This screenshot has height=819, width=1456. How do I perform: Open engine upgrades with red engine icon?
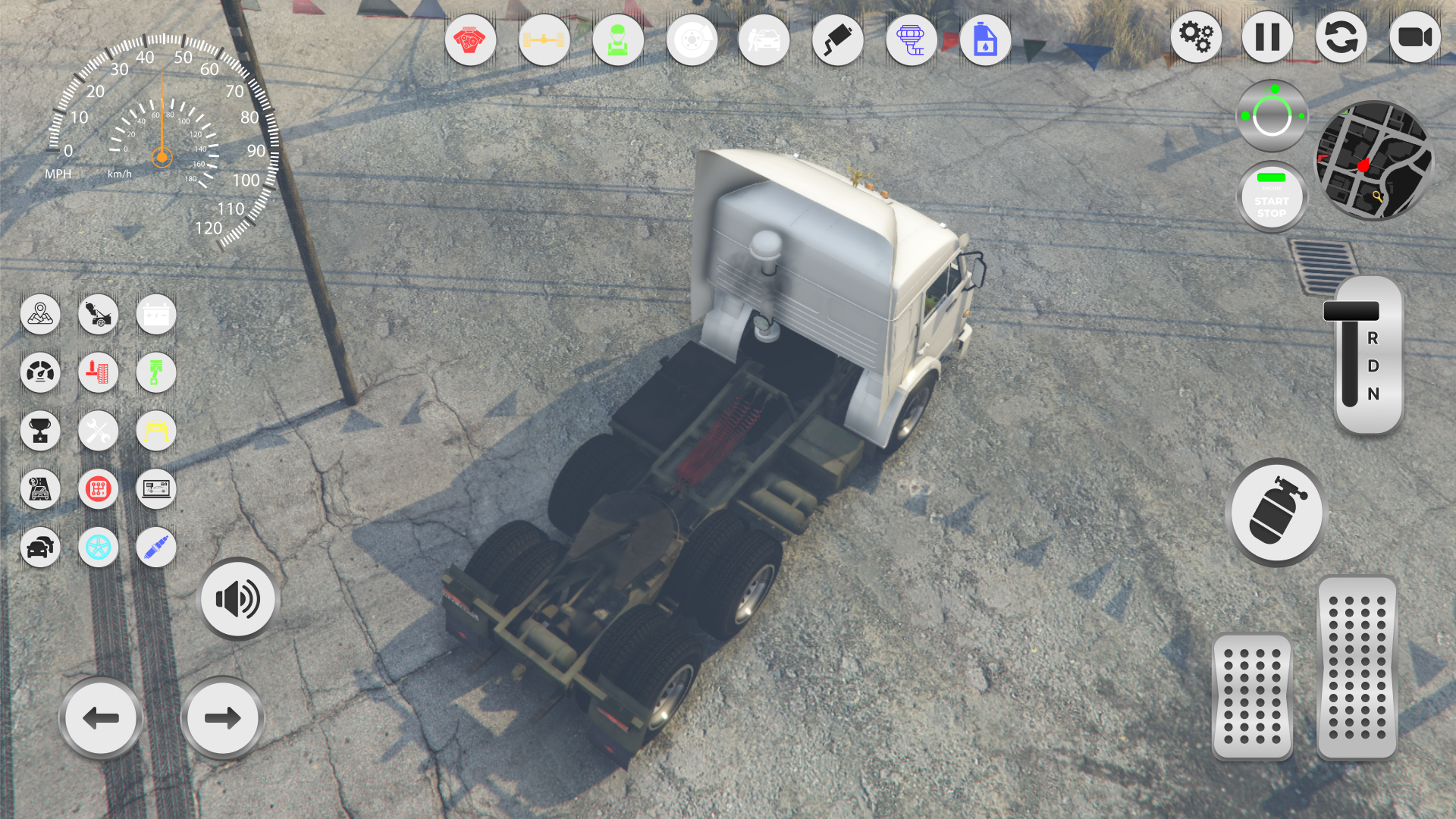[471, 39]
